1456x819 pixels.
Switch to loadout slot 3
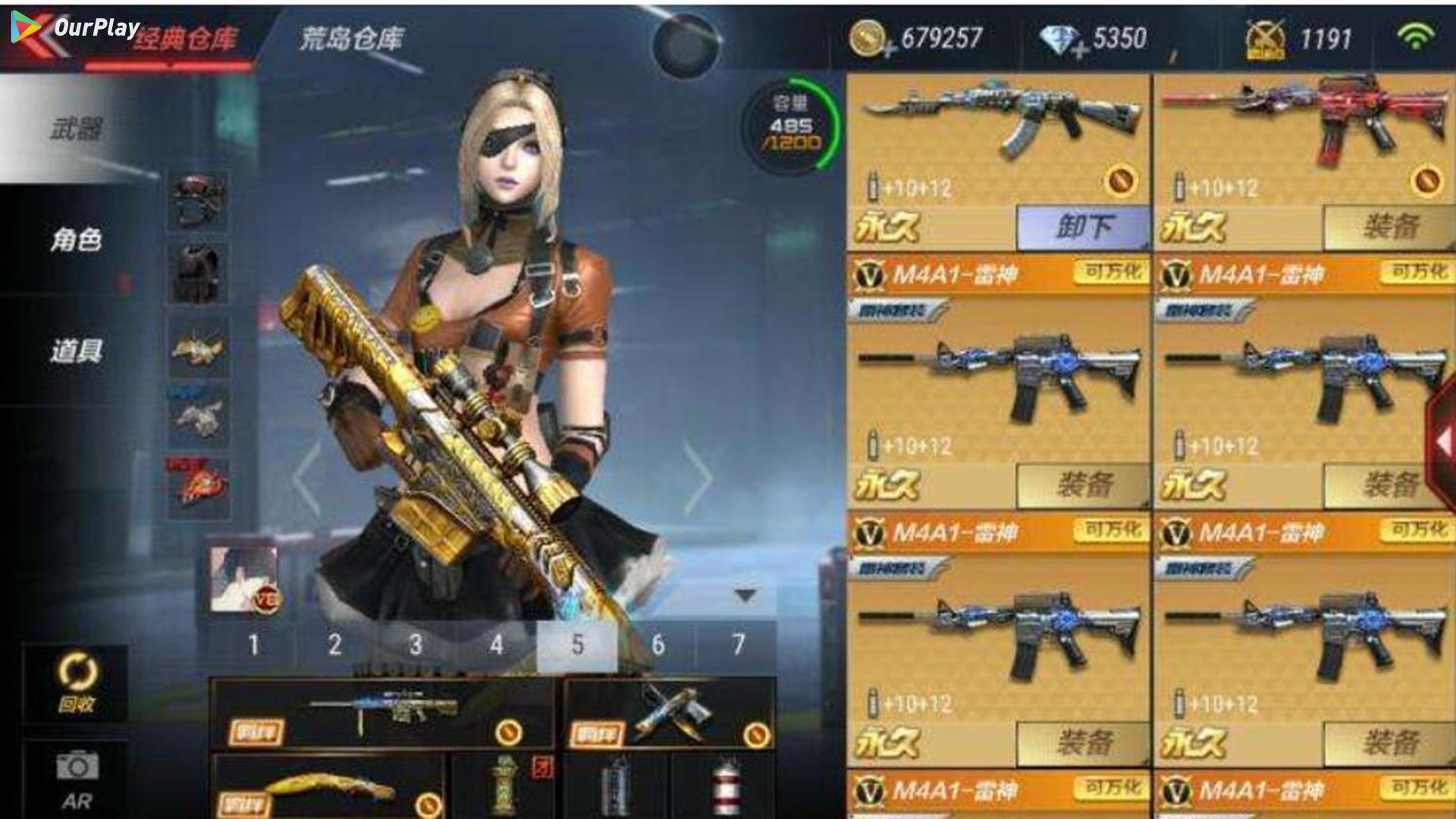[x=415, y=645]
